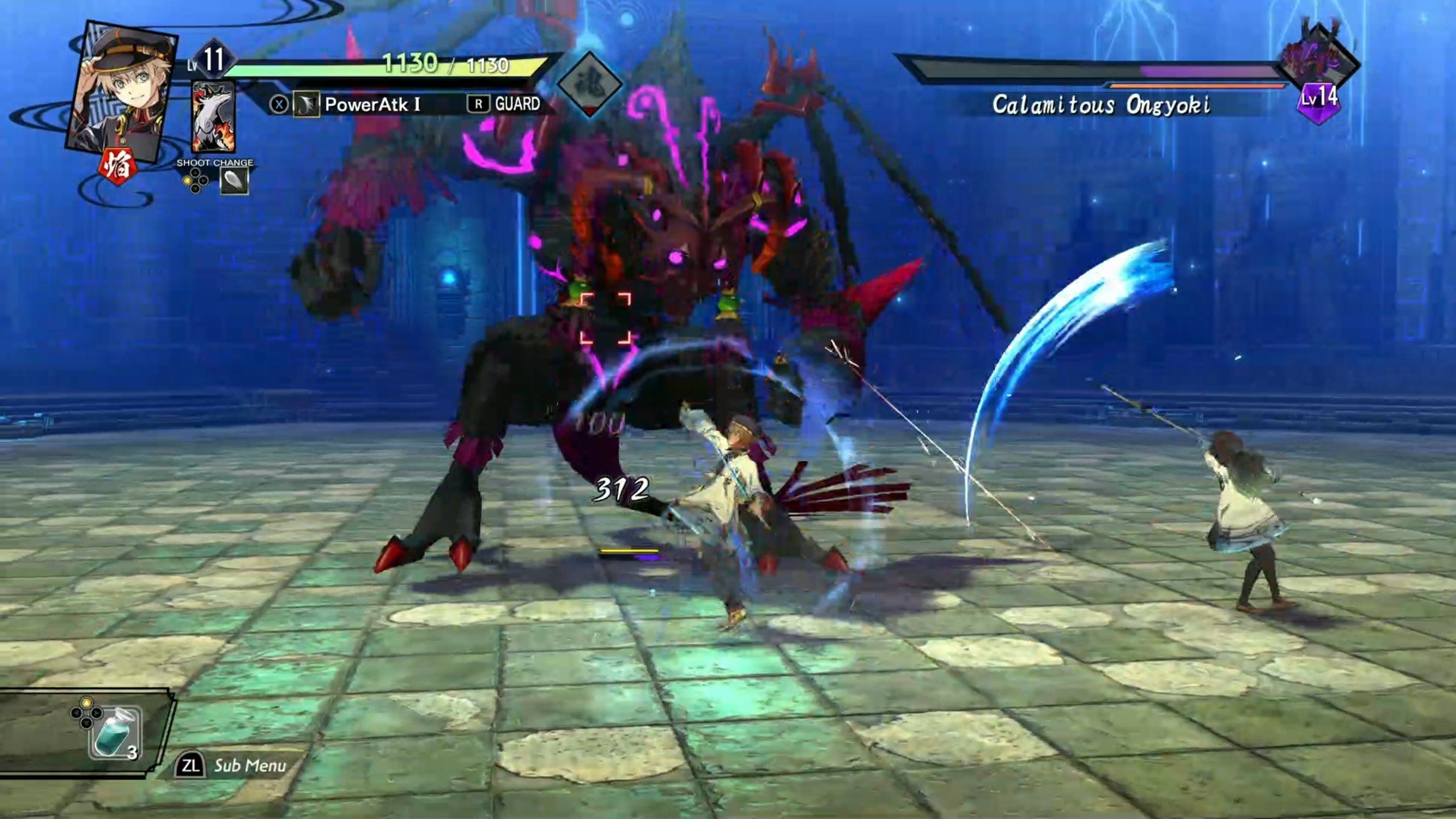
Task: Click the red flame element badge
Action: point(118,167)
